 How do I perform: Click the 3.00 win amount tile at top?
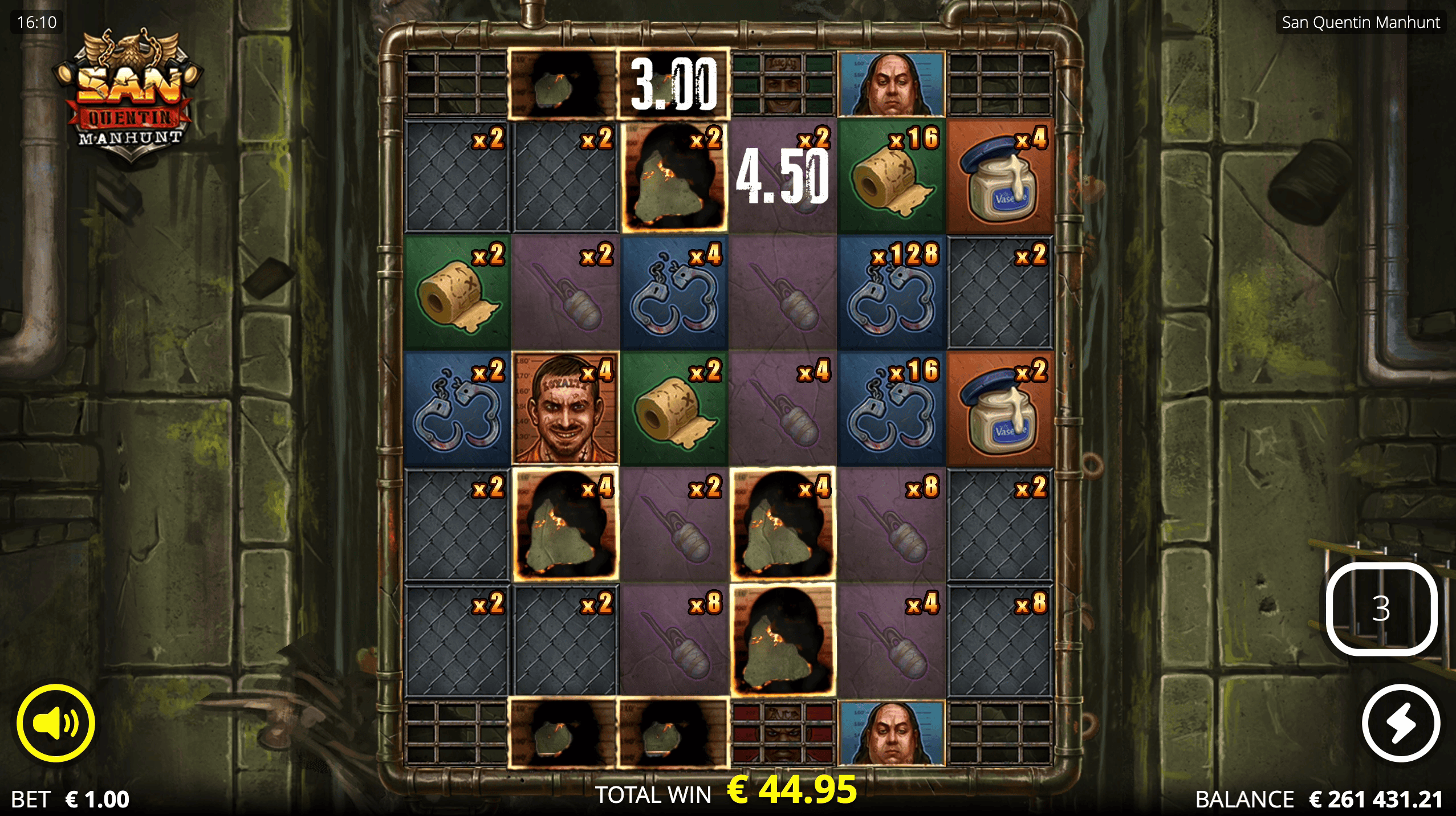[673, 83]
